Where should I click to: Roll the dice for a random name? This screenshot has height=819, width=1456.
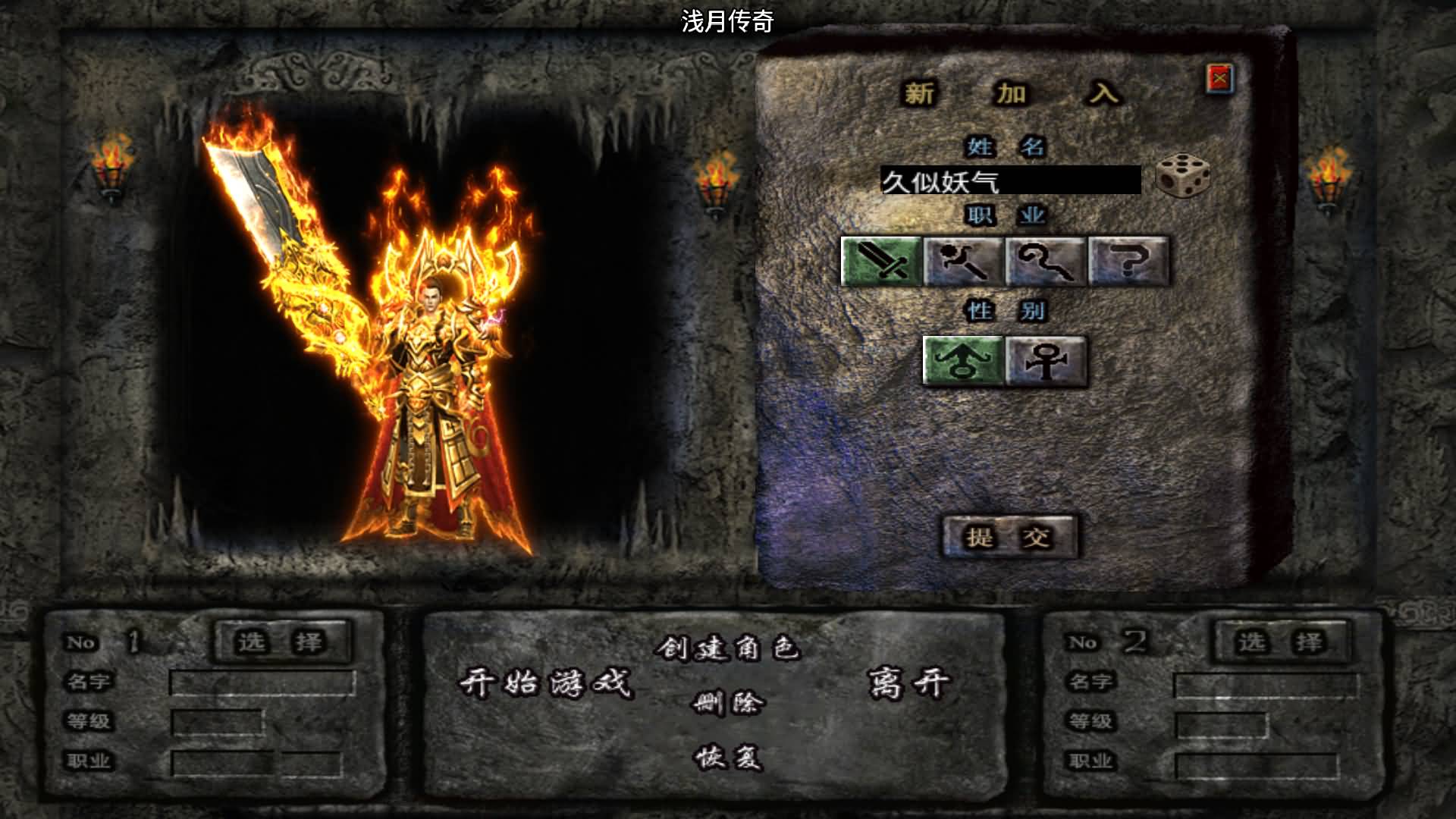tap(1182, 177)
